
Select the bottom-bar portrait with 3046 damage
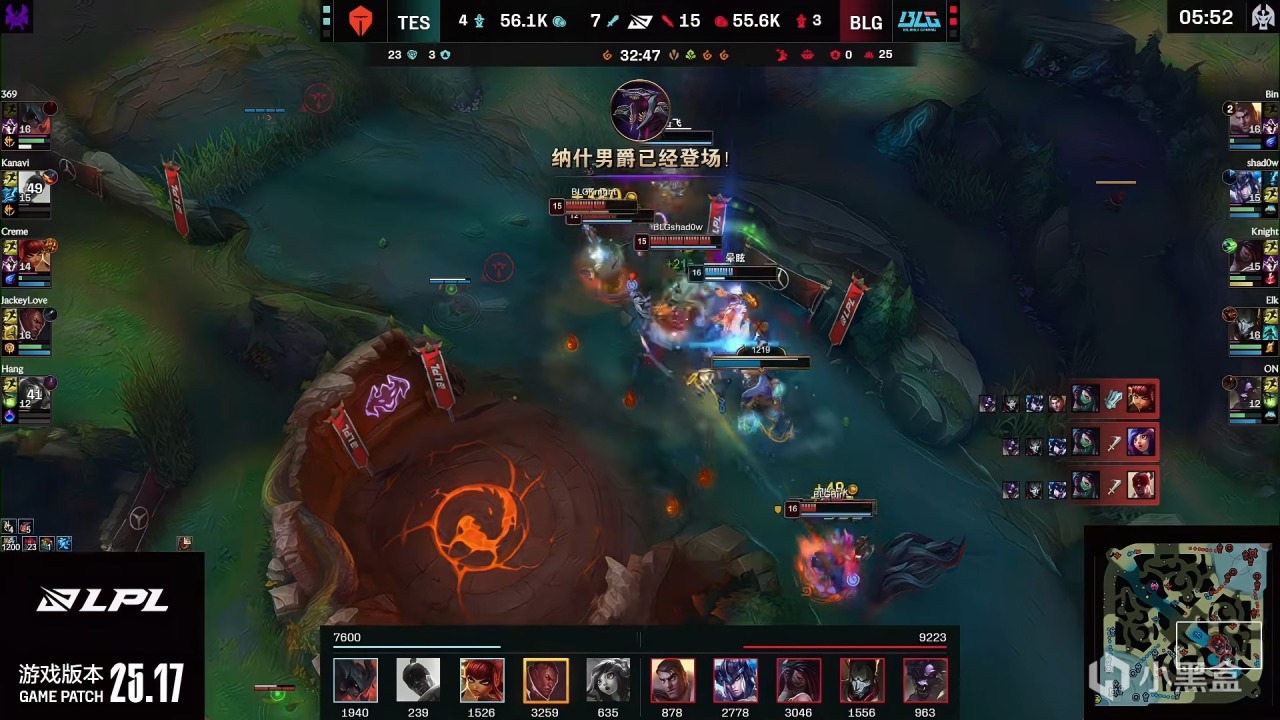pyautogui.click(x=798, y=681)
